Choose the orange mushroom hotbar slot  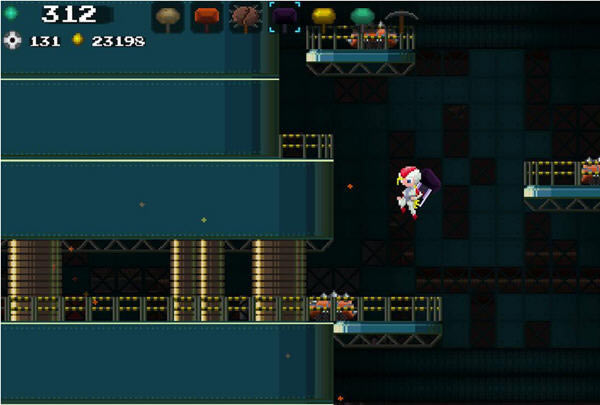[206, 16]
